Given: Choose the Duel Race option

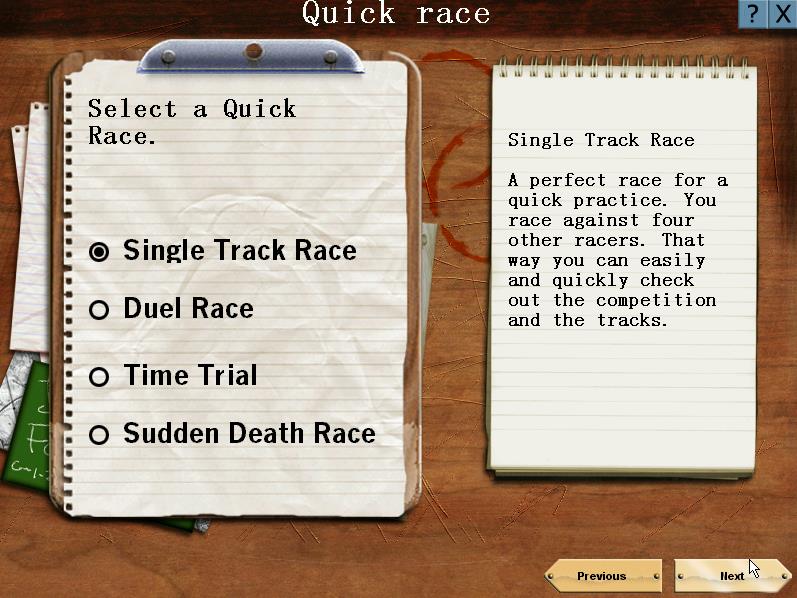Looking at the screenshot, I should [x=99, y=310].
